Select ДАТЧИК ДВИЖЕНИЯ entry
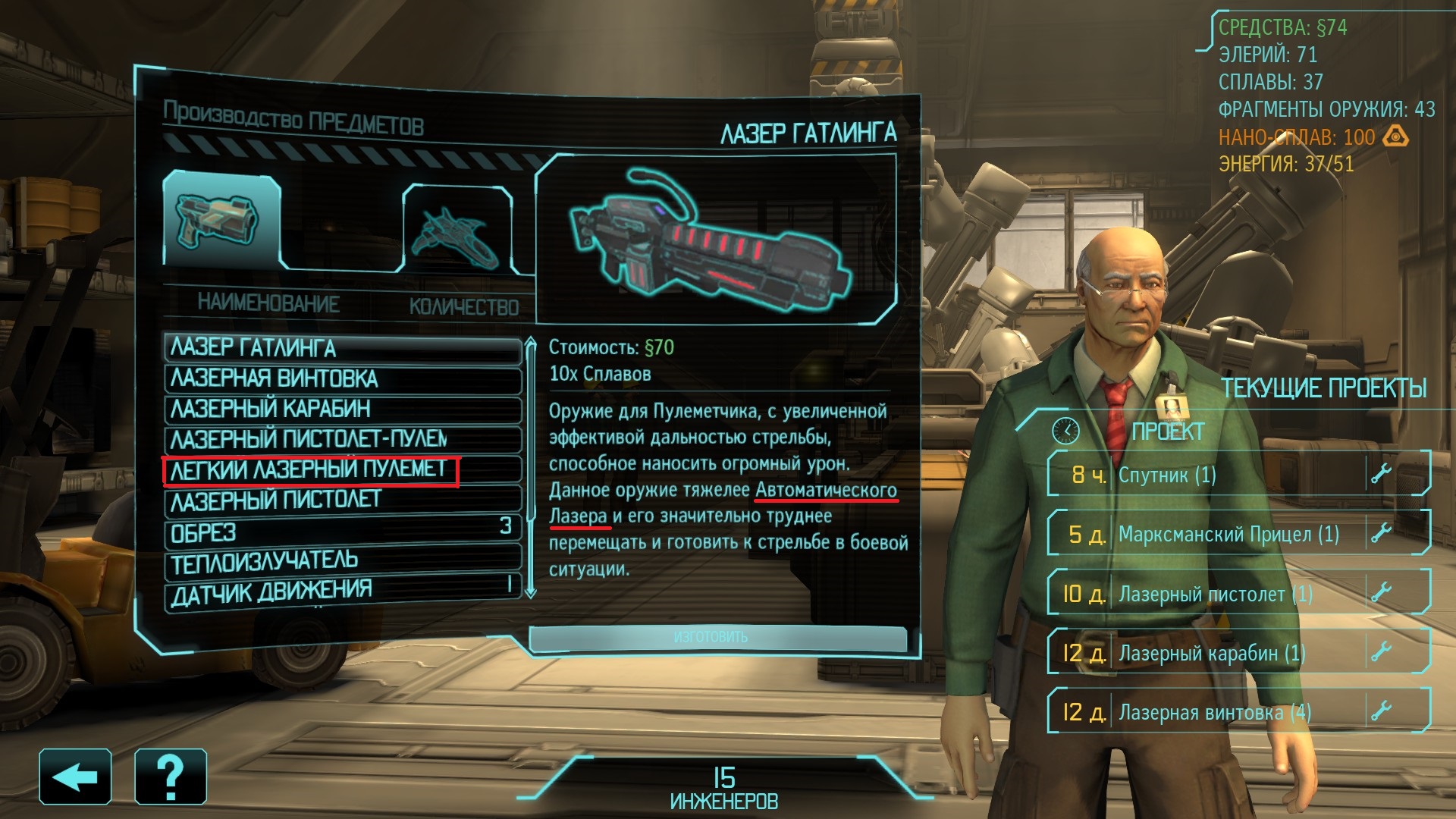This screenshot has height=819, width=1456. click(343, 592)
